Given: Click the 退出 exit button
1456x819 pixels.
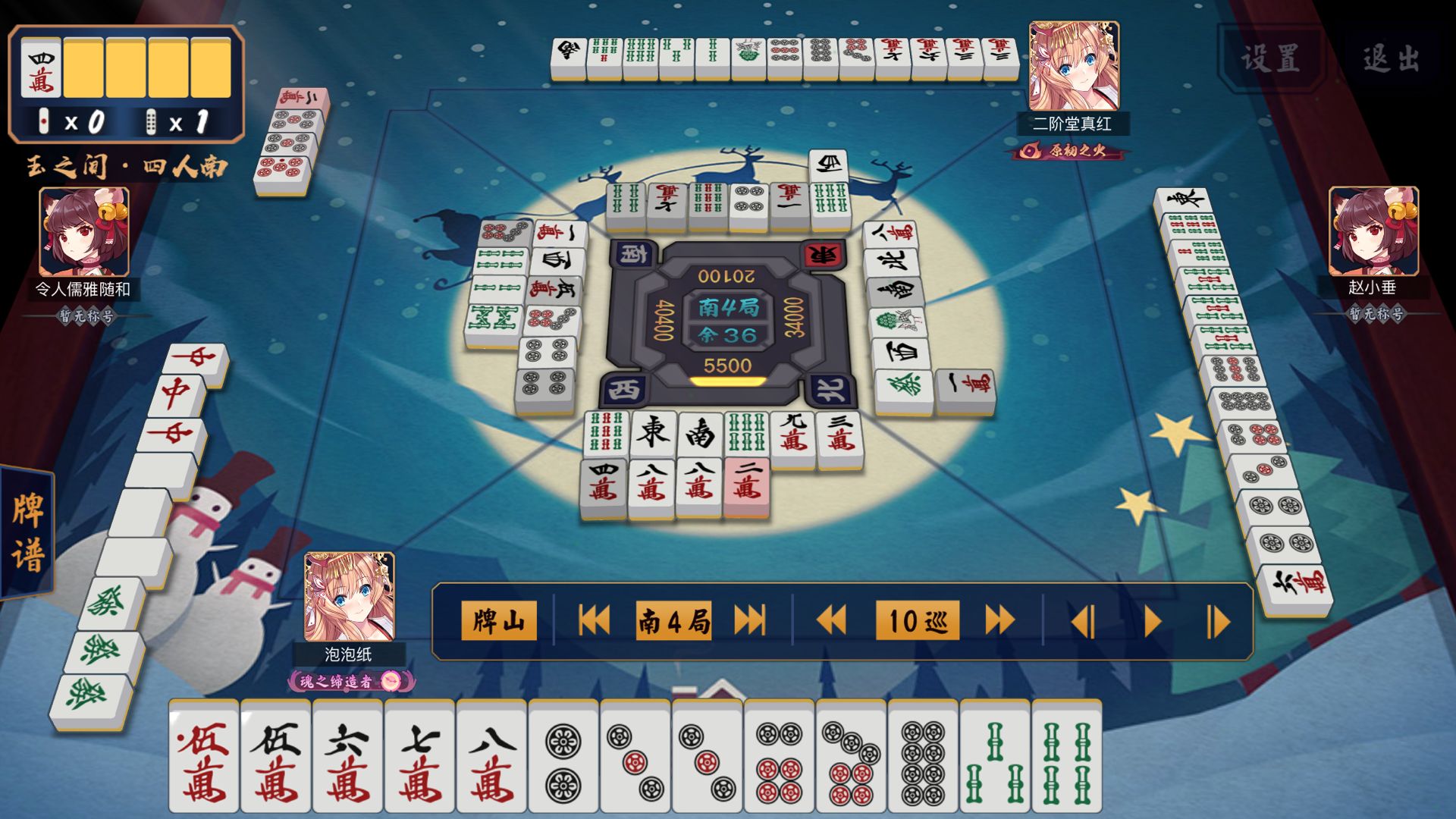Looking at the screenshot, I should 1390,58.
